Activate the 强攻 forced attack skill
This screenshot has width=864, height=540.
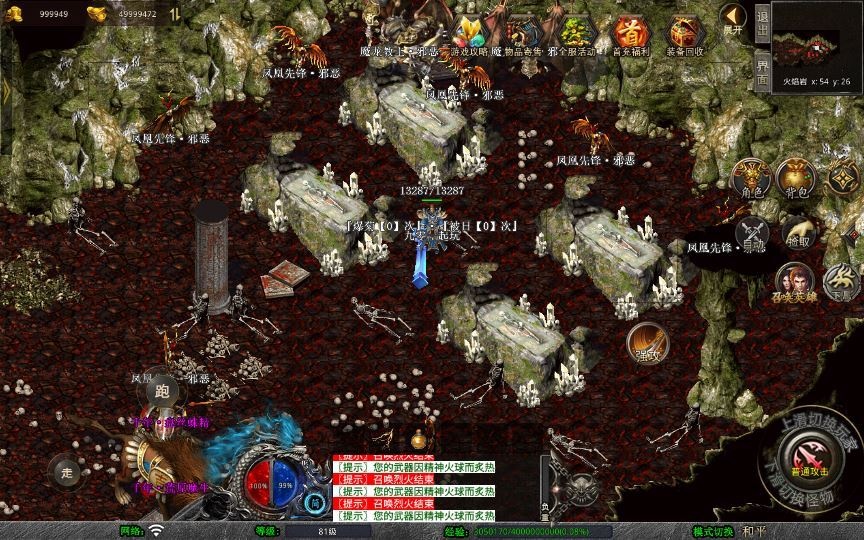pos(646,342)
